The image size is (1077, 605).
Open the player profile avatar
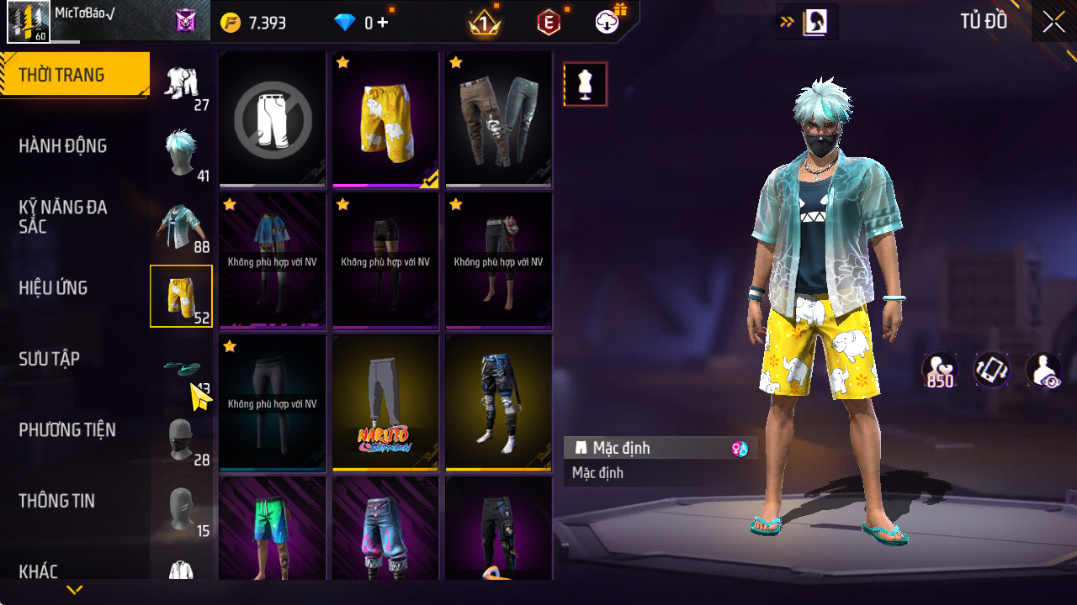[x=28, y=22]
